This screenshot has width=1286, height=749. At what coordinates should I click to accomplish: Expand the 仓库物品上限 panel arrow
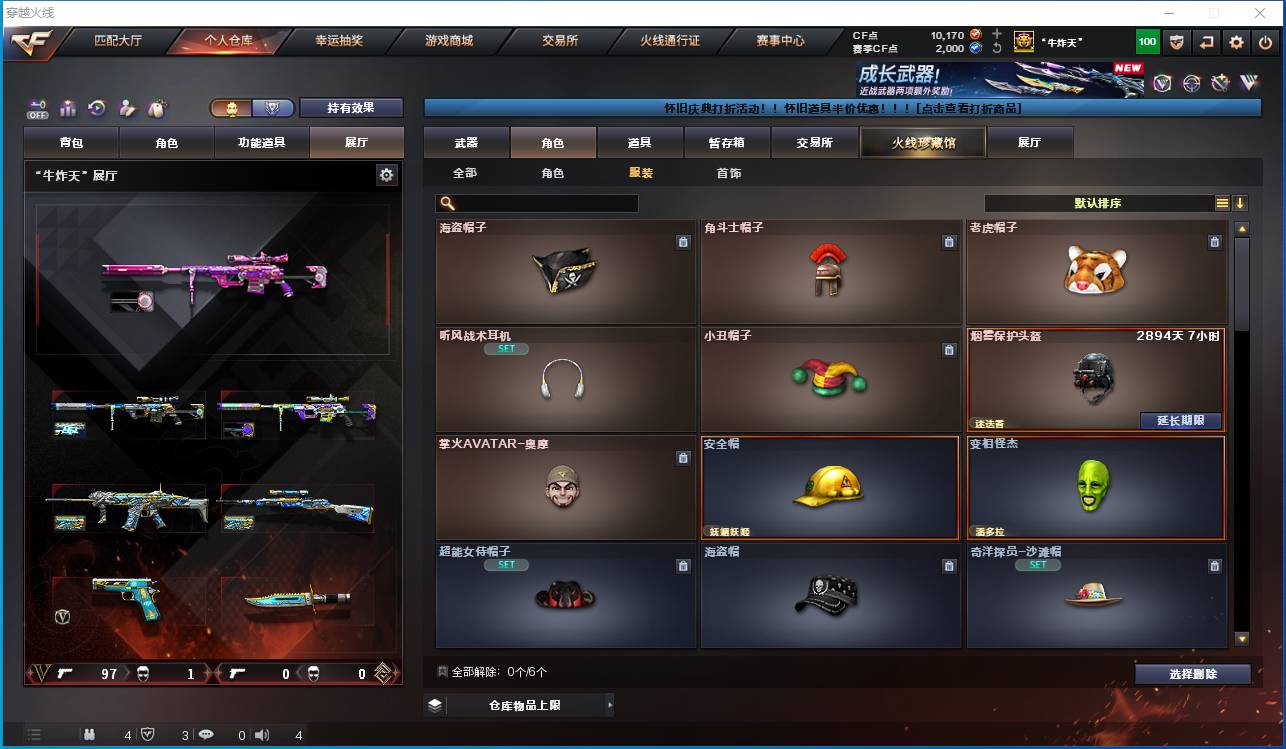(609, 704)
